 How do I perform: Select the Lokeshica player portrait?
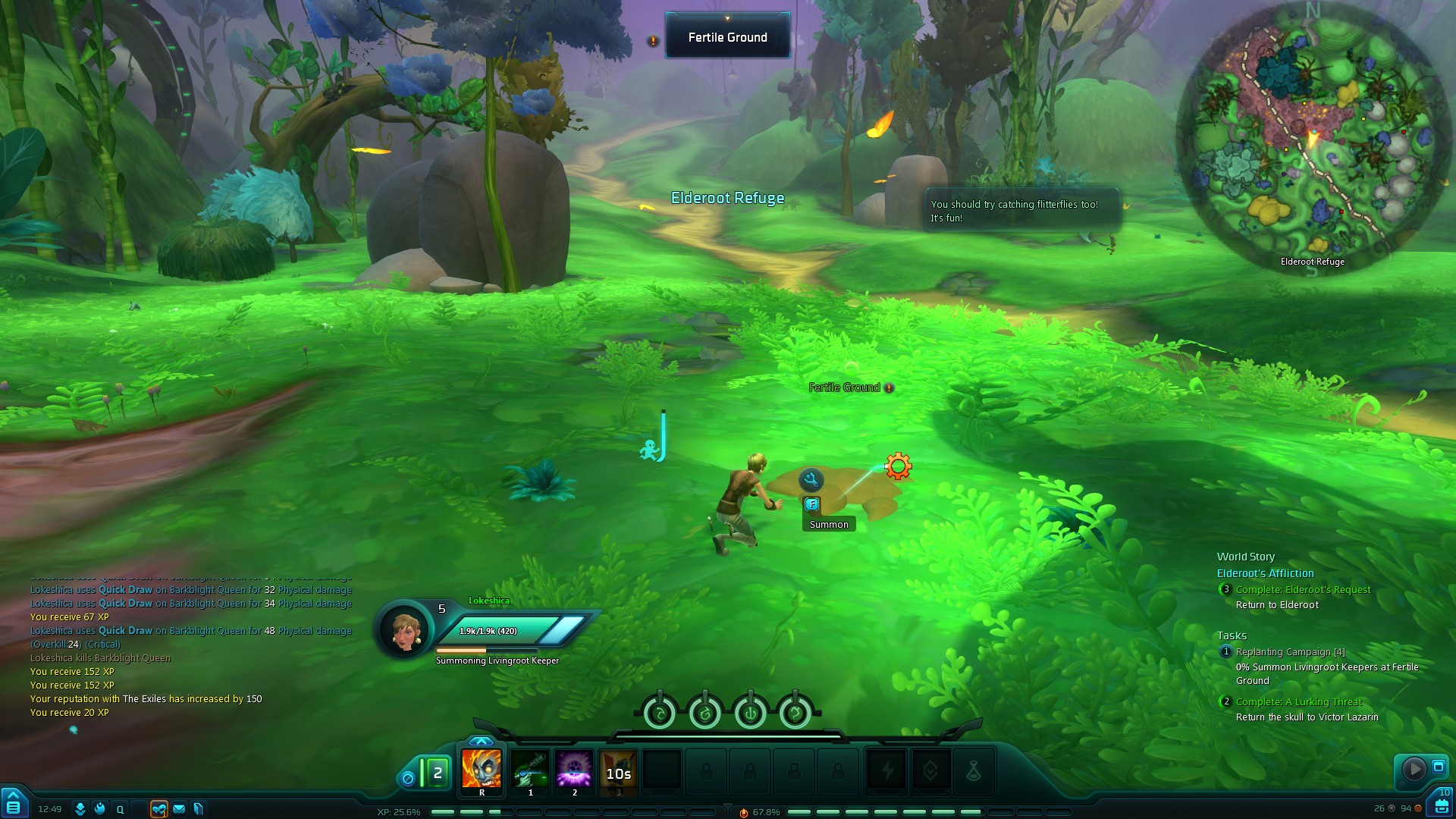click(404, 629)
